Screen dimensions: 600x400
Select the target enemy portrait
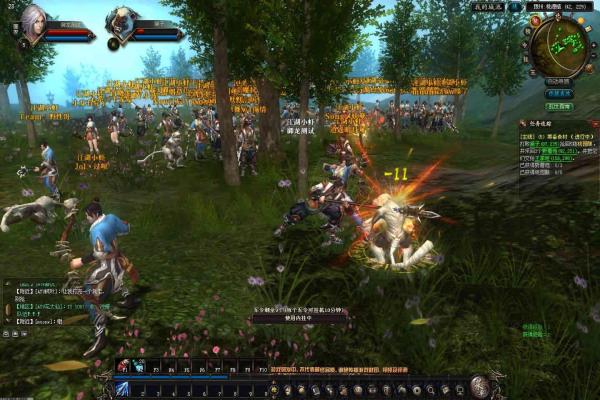[122, 21]
